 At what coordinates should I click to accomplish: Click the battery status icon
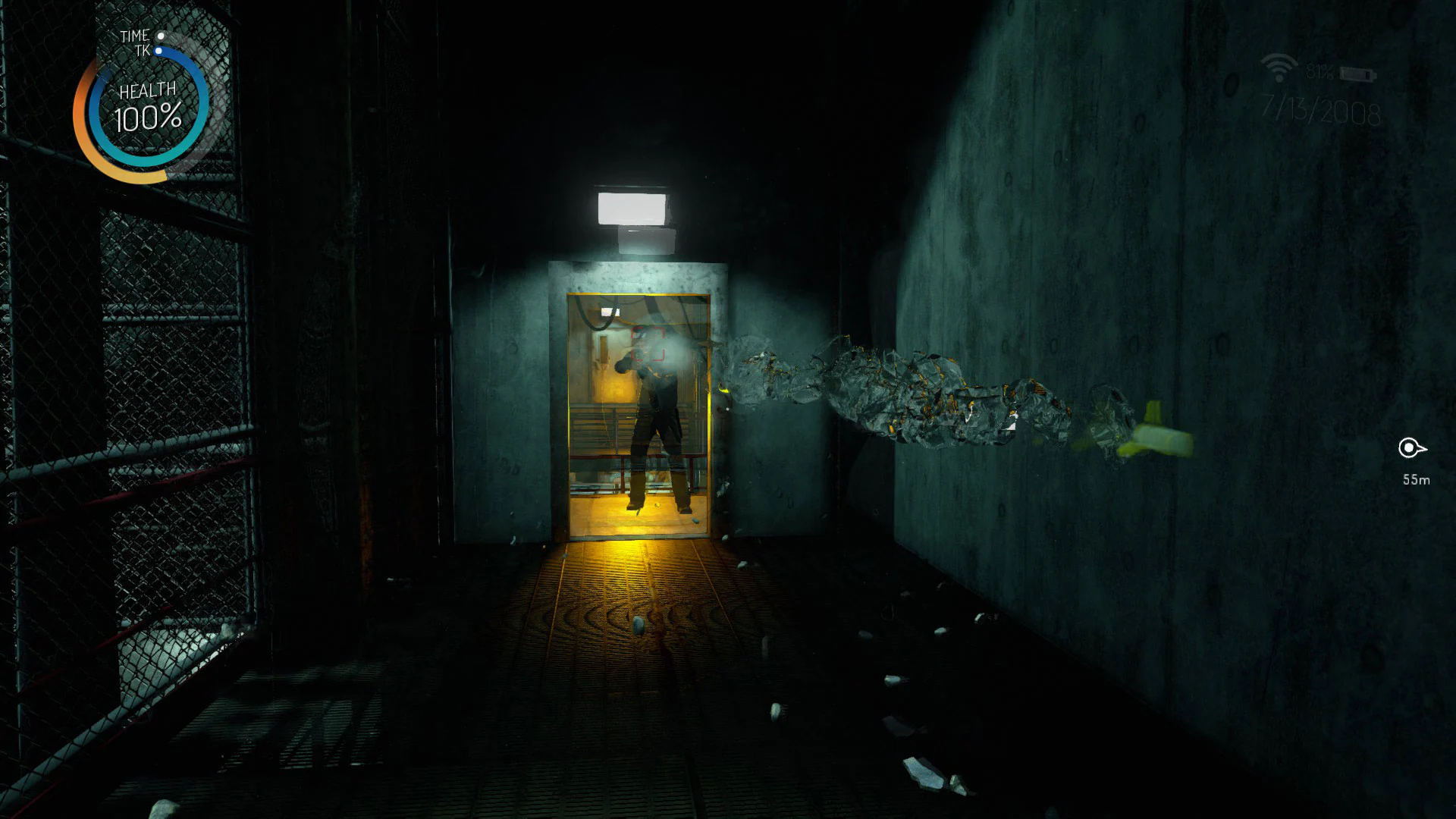(1357, 74)
